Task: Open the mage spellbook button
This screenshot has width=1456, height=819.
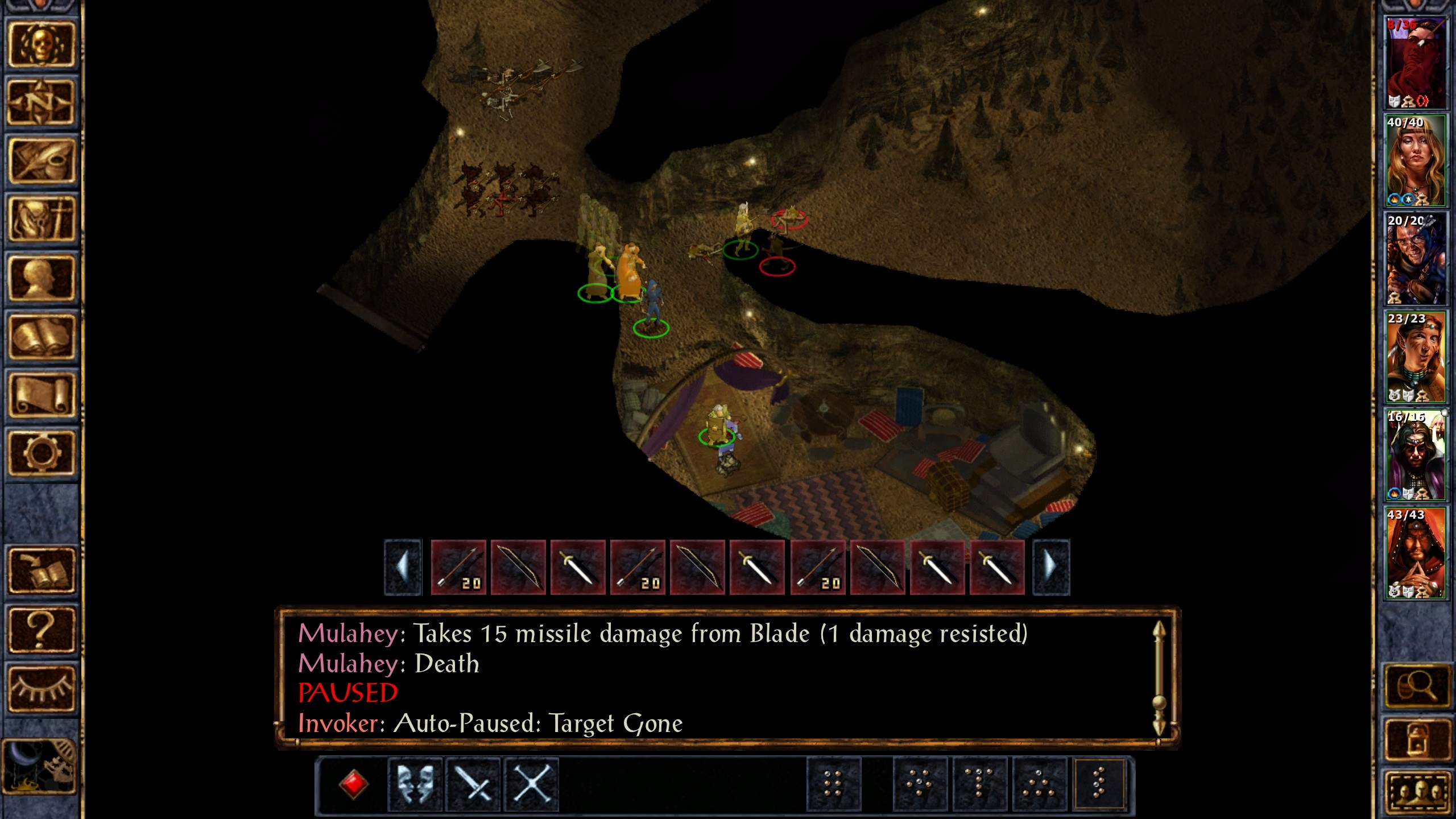Action: (41, 337)
